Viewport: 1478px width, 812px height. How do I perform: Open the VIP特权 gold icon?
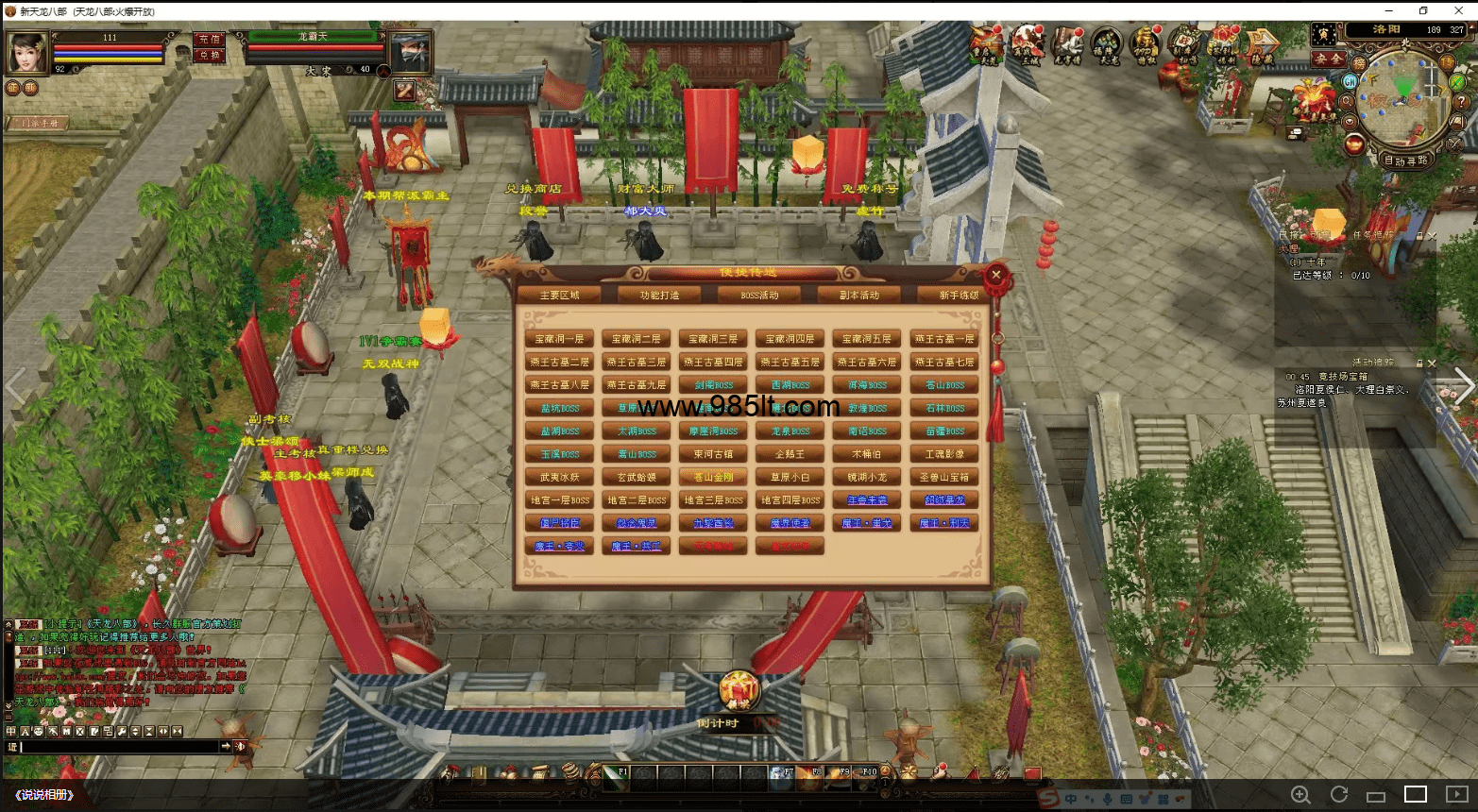[x=1146, y=43]
